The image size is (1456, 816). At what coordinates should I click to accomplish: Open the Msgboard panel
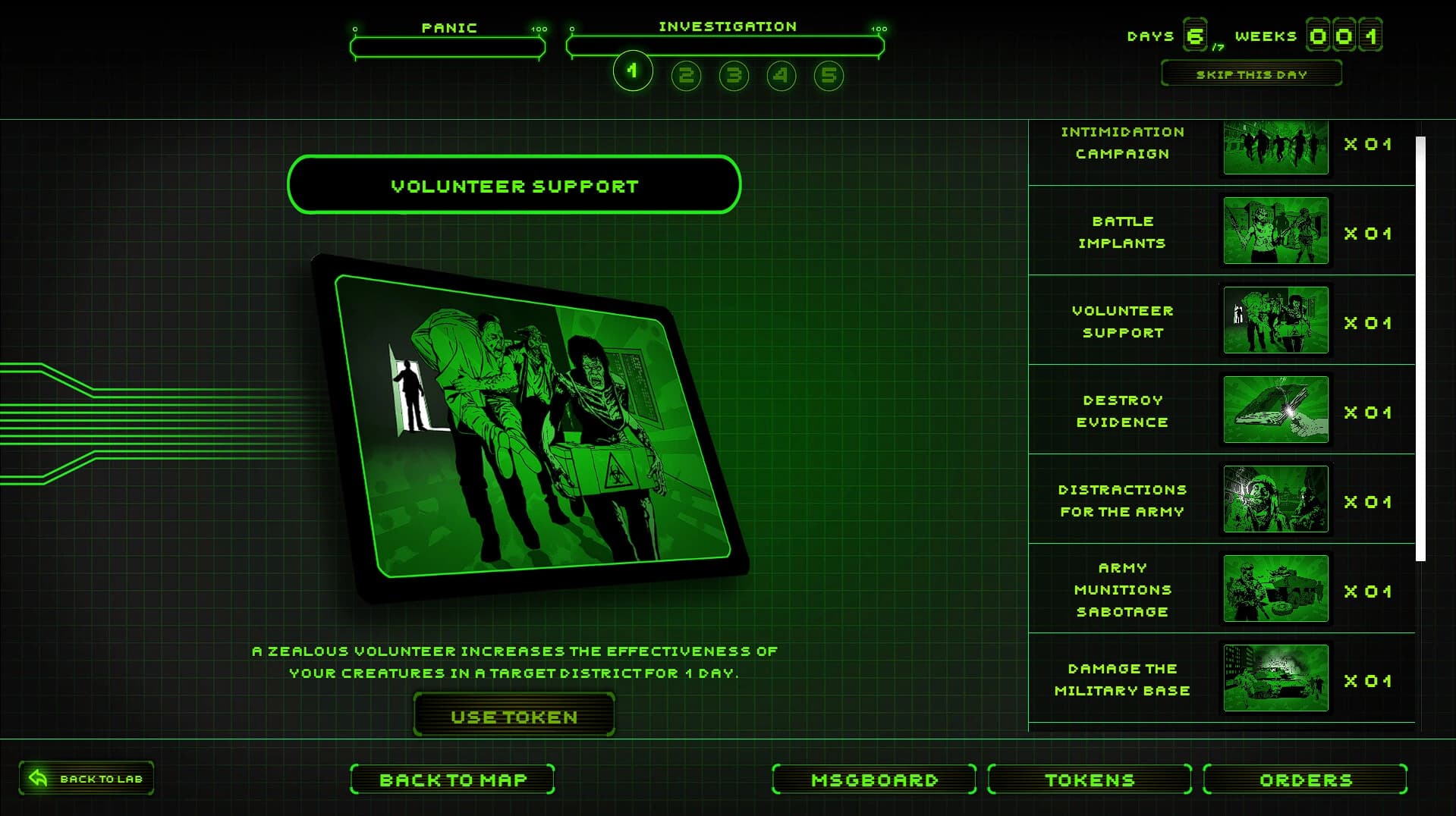tap(873, 779)
